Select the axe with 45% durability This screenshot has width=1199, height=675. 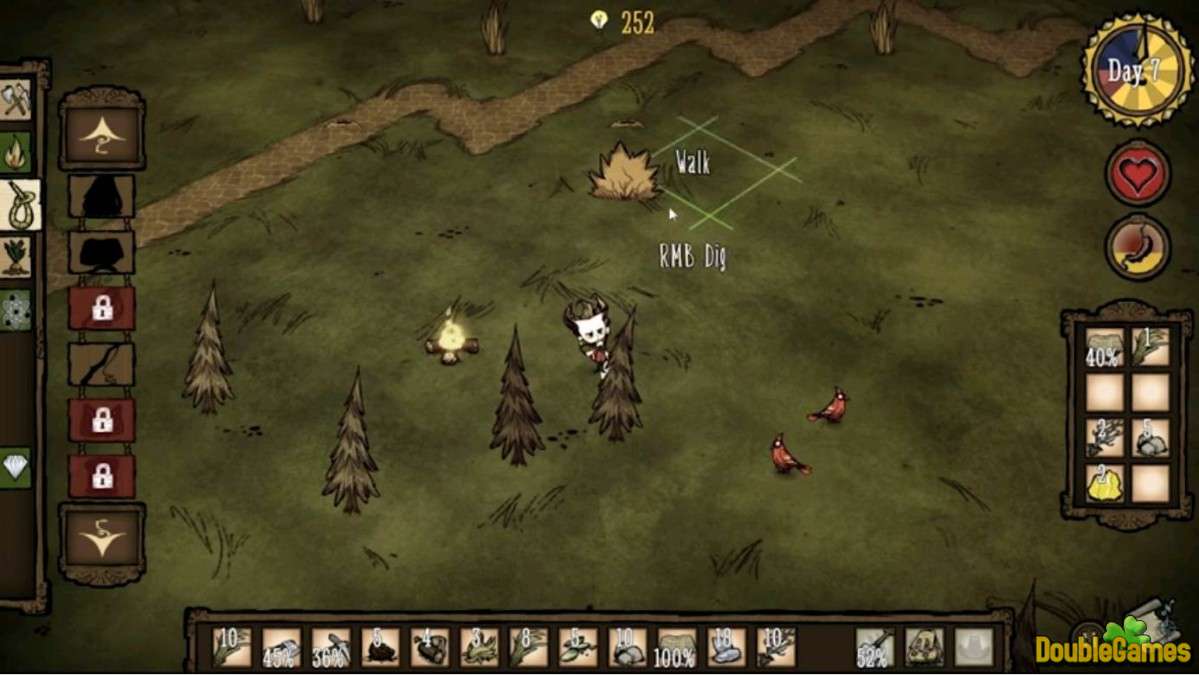point(281,647)
